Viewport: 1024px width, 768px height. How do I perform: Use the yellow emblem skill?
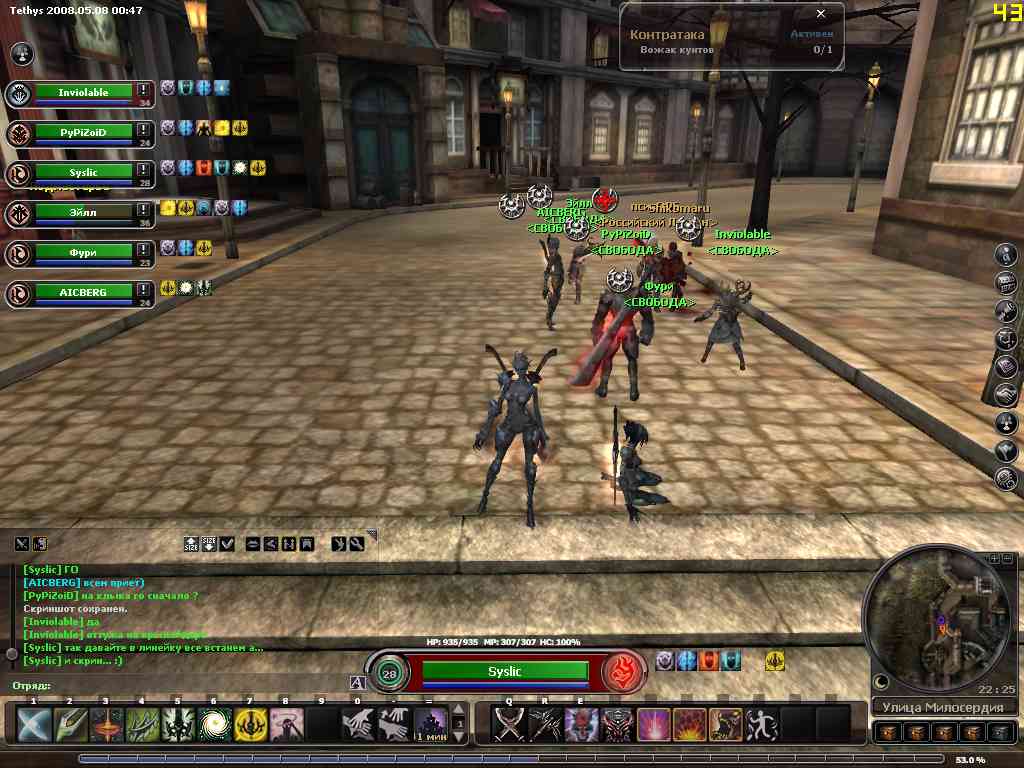pos(249,724)
